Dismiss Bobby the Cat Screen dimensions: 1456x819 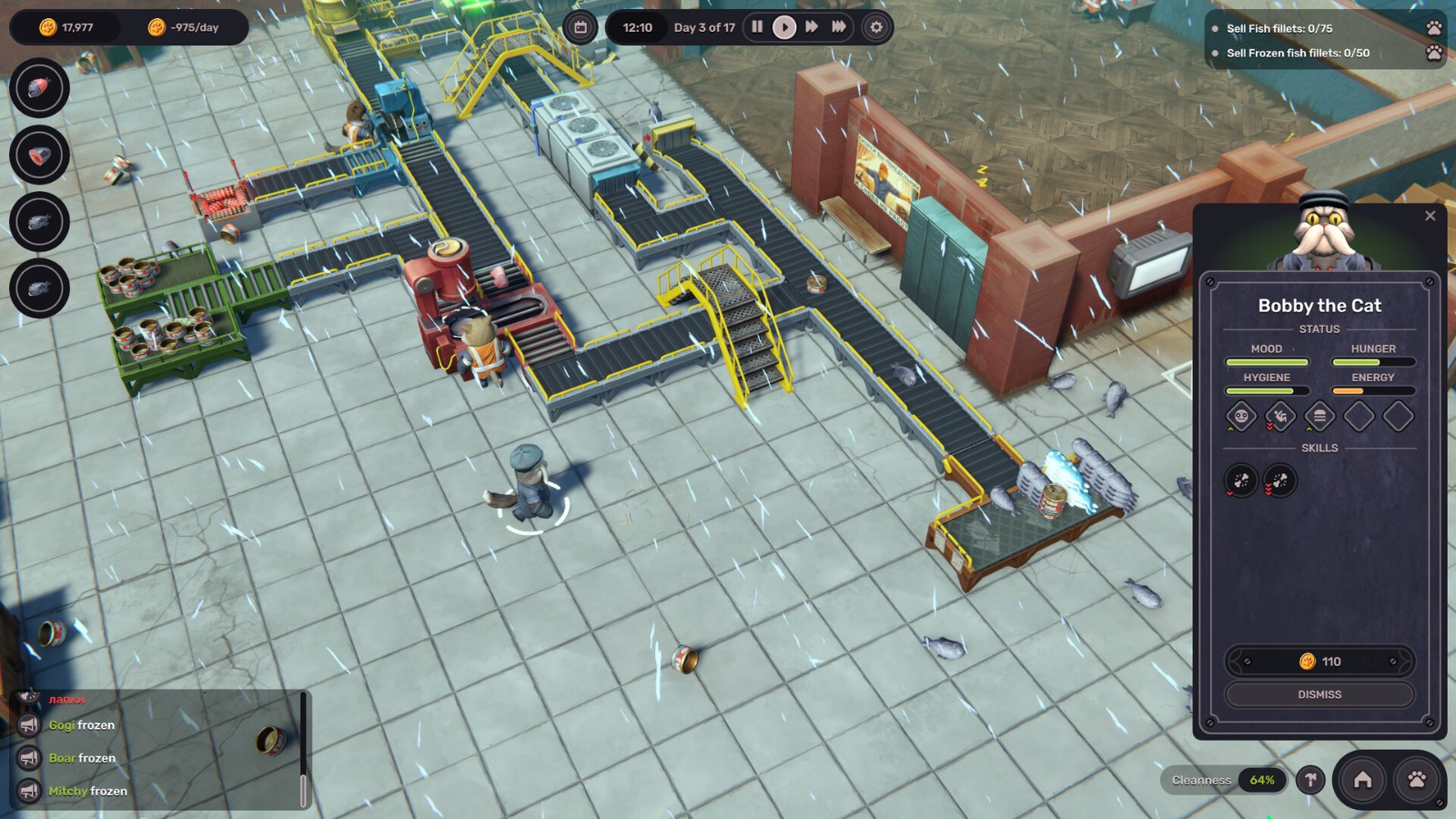pos(1319,694)
